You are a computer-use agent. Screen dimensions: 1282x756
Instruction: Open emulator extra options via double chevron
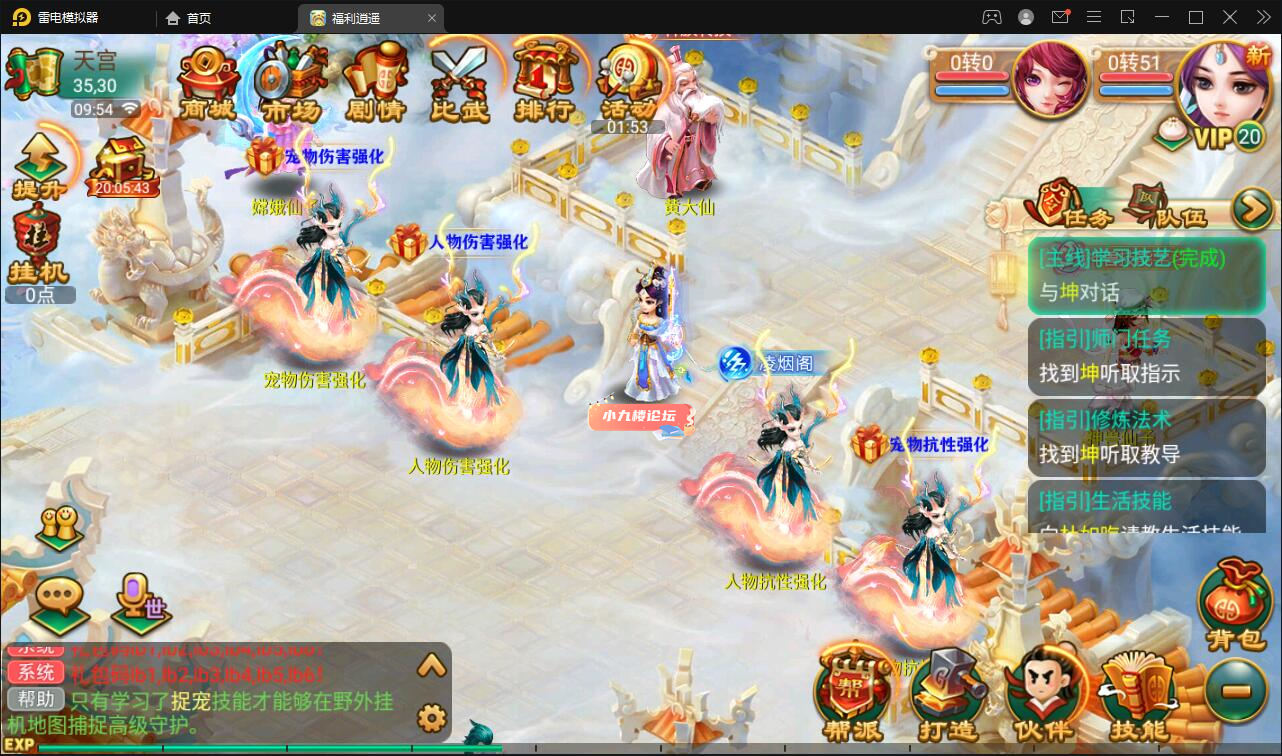[x=1261, y=17]
